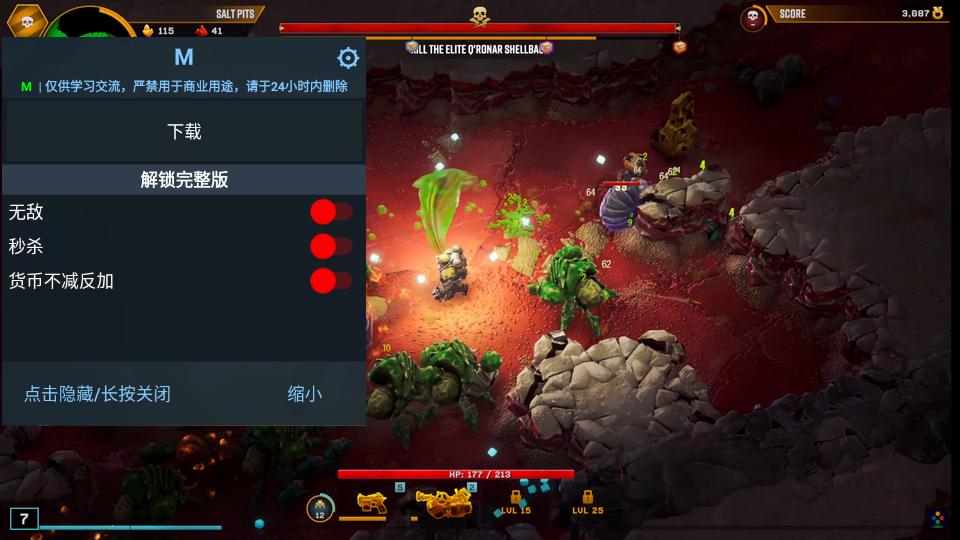
Task: Select the 解锁完整版 unlock full version header
Action: coord(184,180)
